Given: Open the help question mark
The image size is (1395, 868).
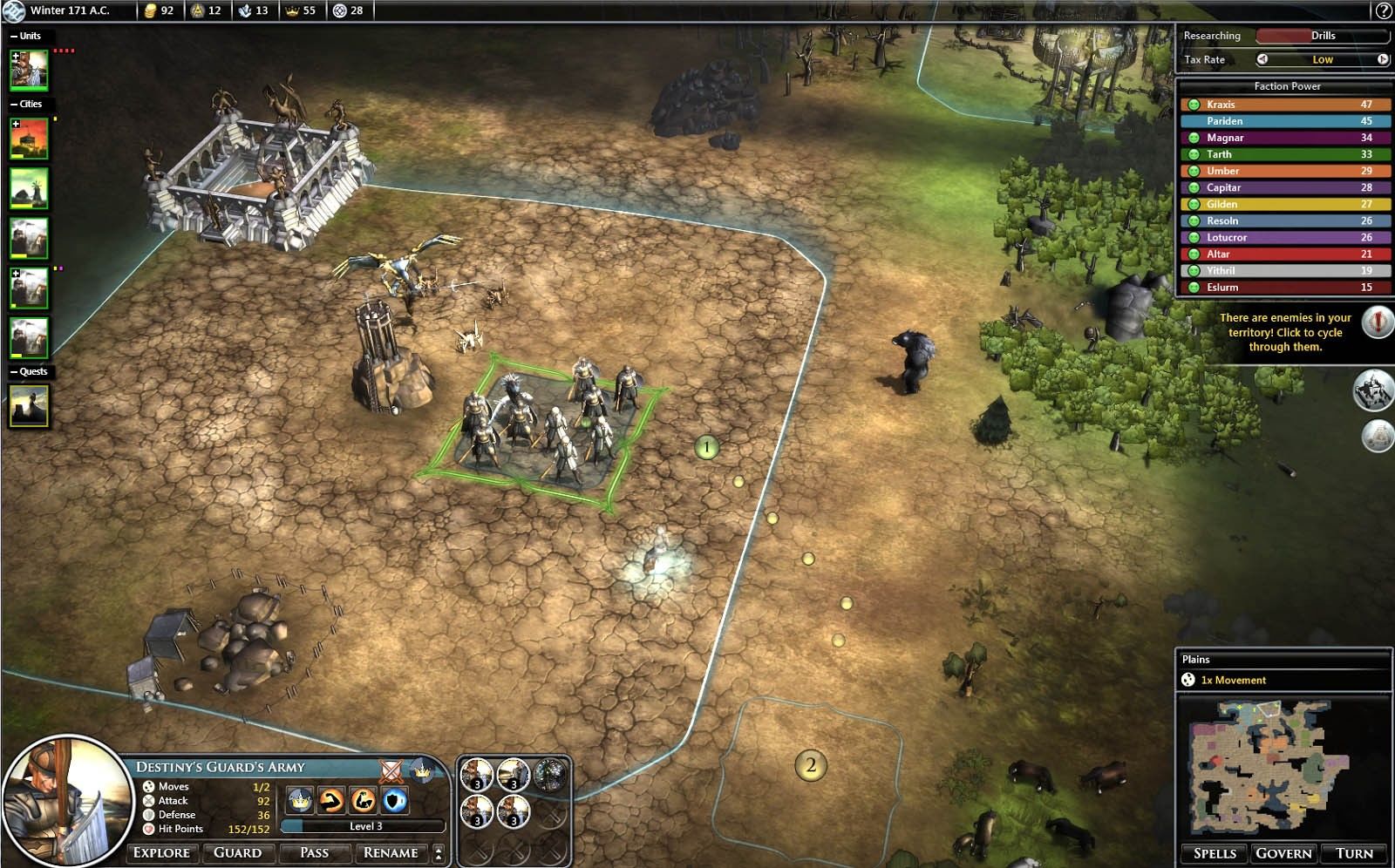Looking at the screenshot, I should (x=1383, y=10).
